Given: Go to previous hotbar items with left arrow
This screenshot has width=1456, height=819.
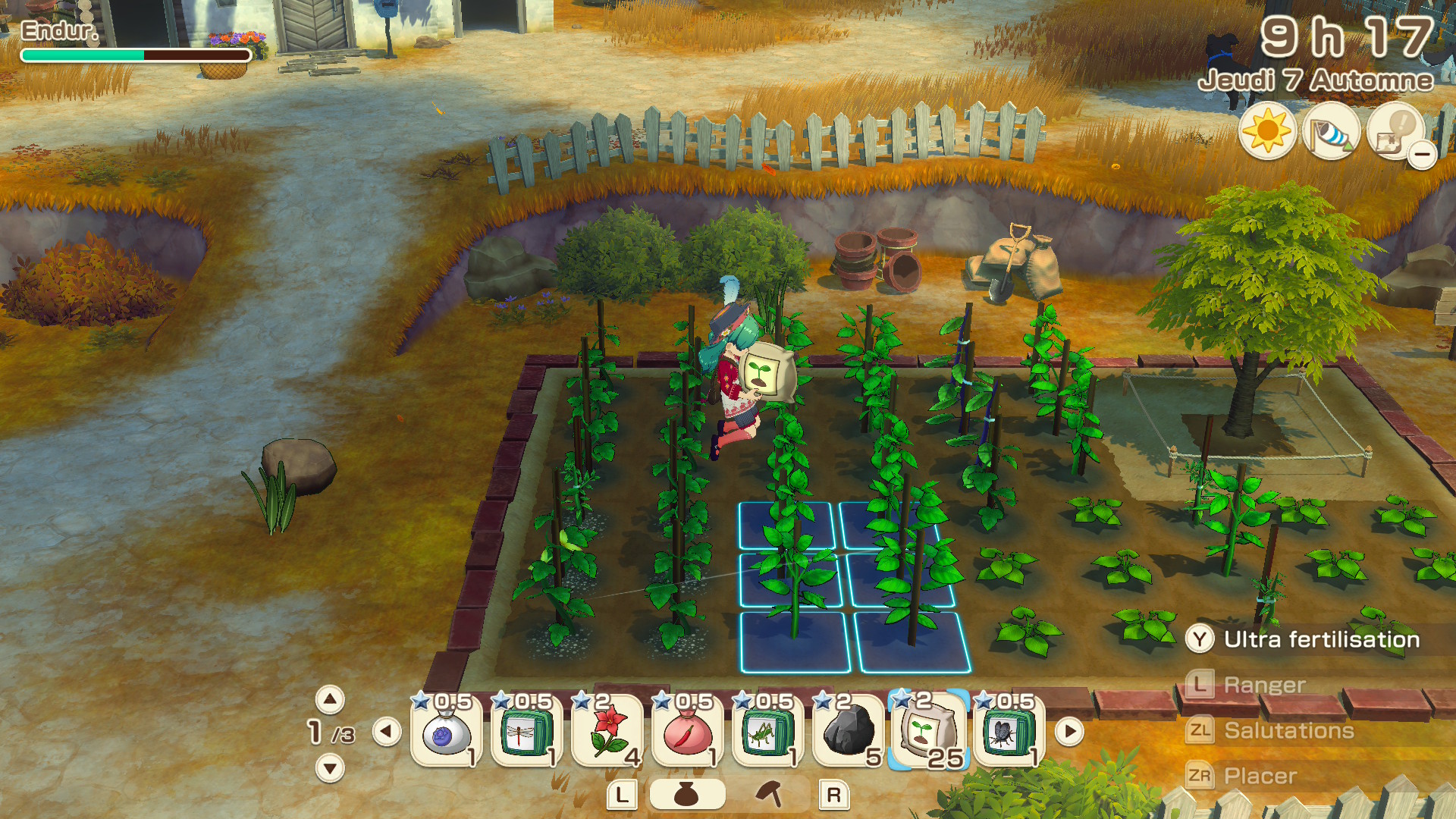Looking at the screenshot, I should [387, 732].
